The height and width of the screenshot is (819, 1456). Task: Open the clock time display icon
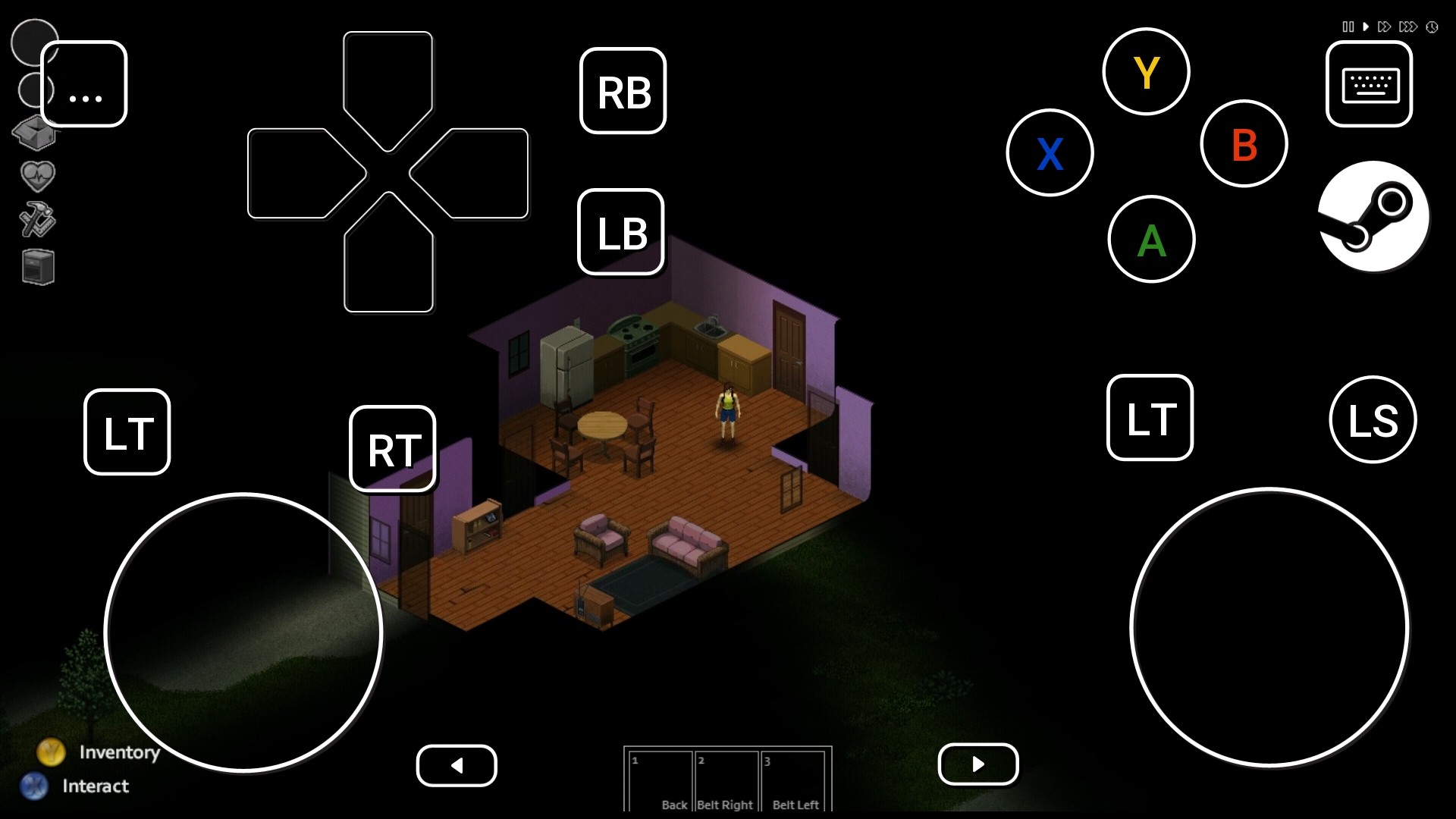[1432, 26]
